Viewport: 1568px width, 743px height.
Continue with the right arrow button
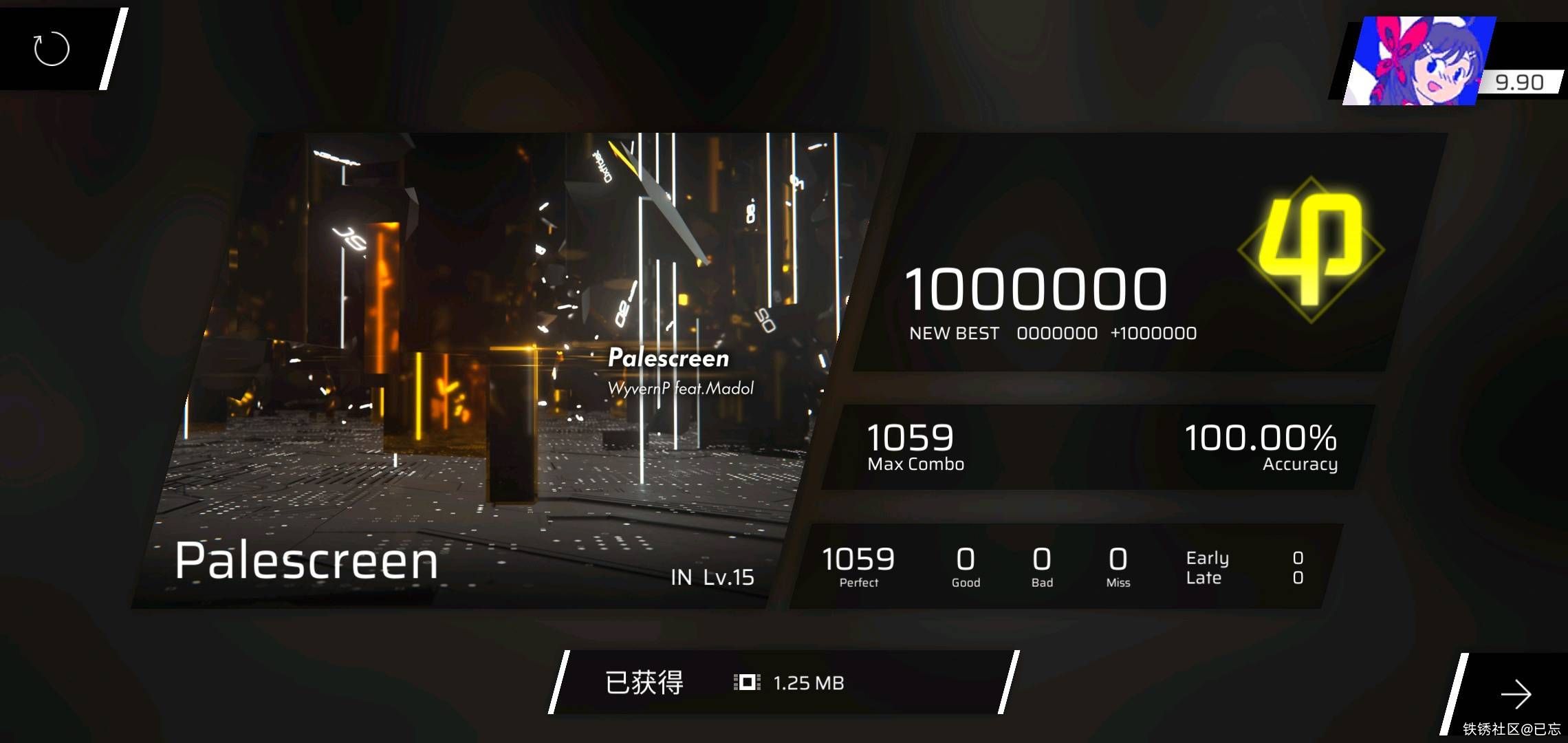tap(1515, 693)
